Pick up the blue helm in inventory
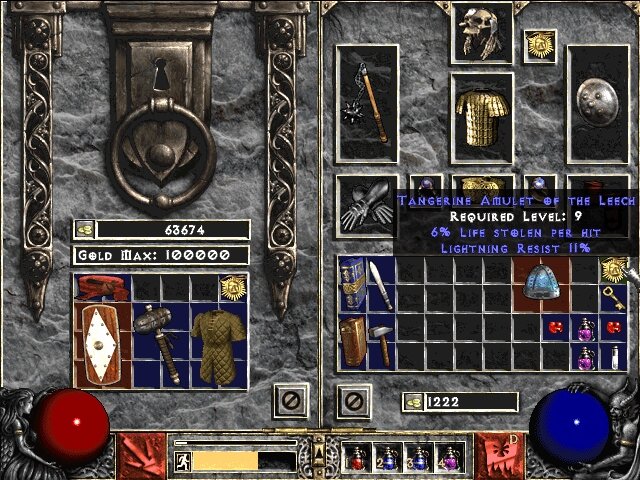The image size is (640, 480). [x=543, y=281]
